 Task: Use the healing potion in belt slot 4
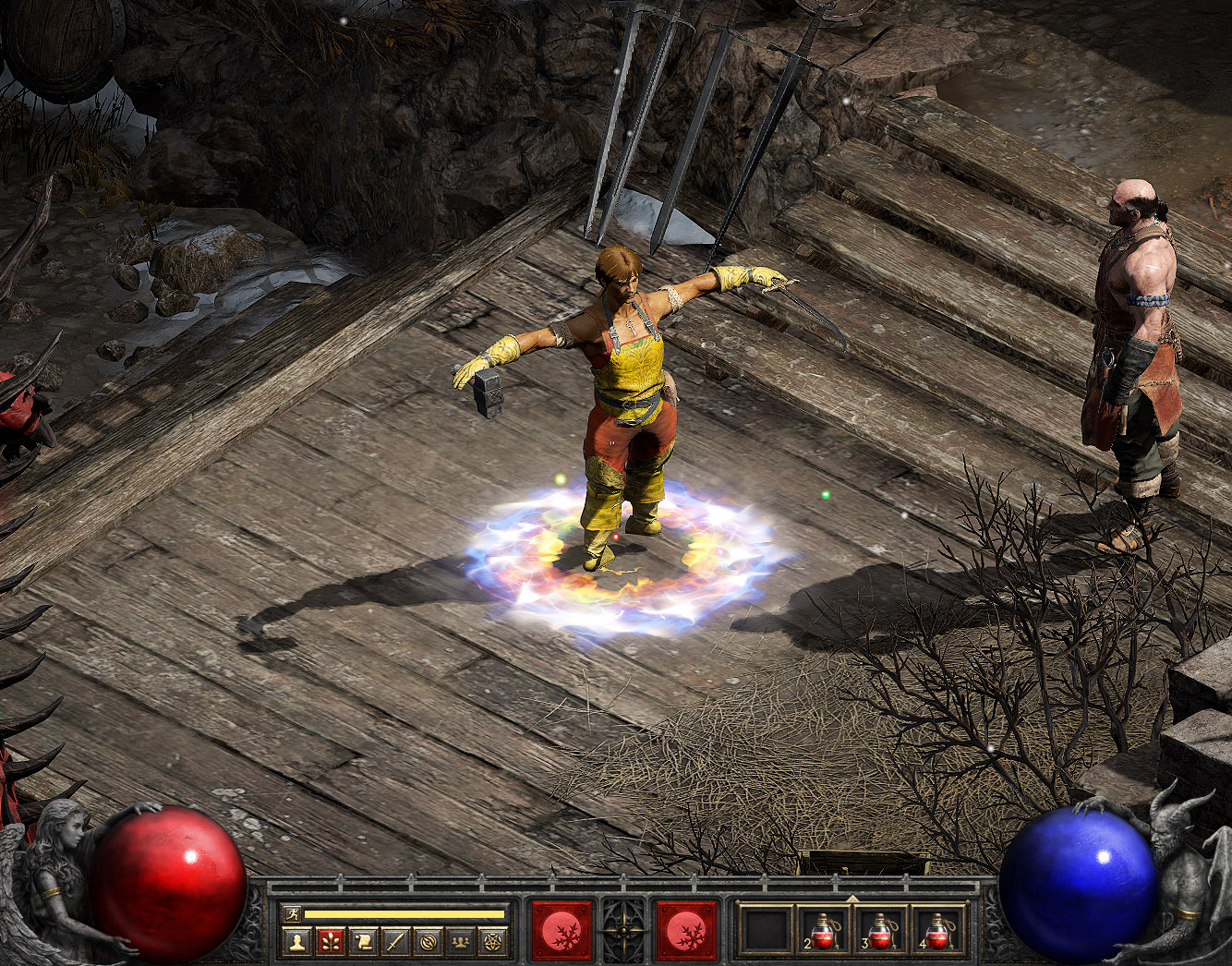tap(937, 930)
